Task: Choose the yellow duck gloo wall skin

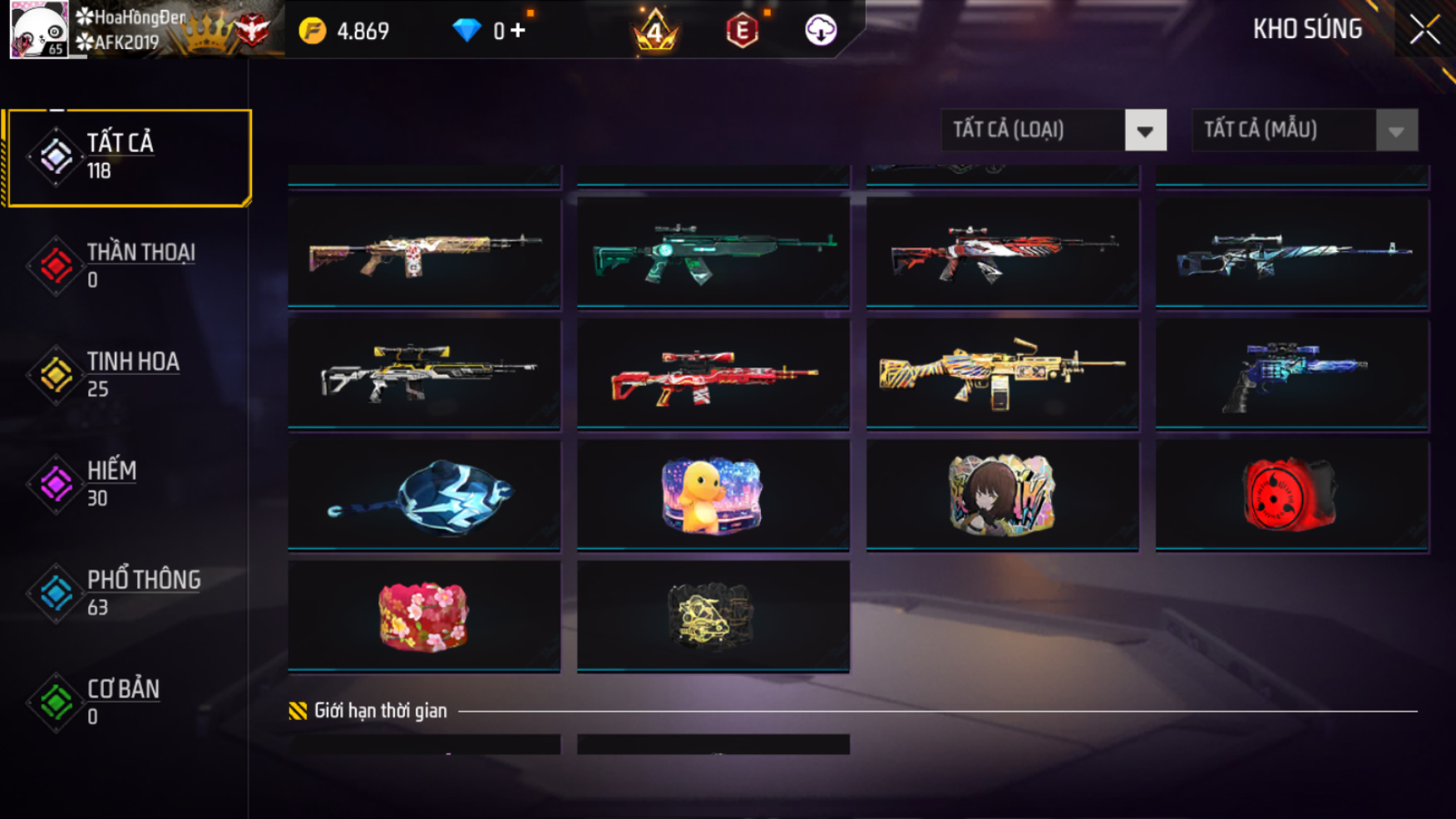Action: coord(713,495)
